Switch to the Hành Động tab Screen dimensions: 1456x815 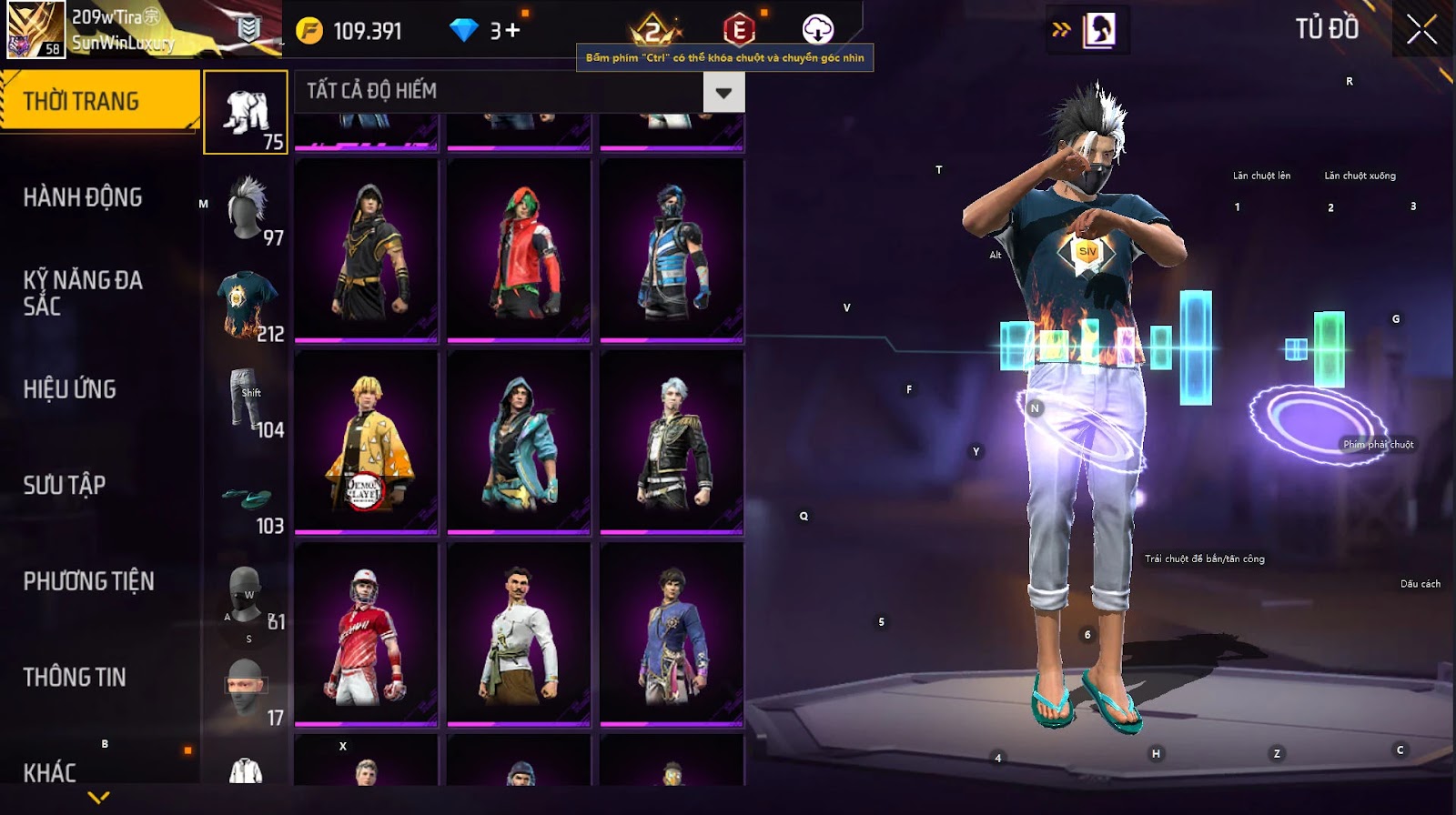(x=83, y=197)
